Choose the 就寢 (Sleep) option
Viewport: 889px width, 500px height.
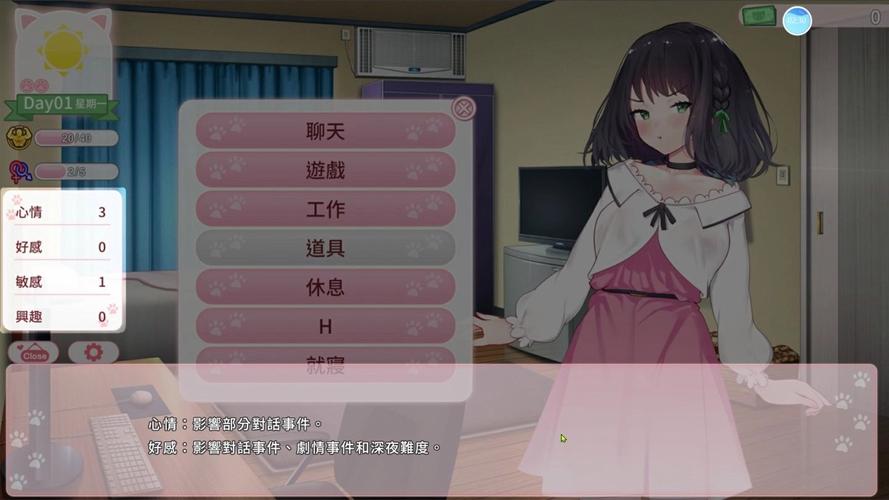click(x=325, y=364)
